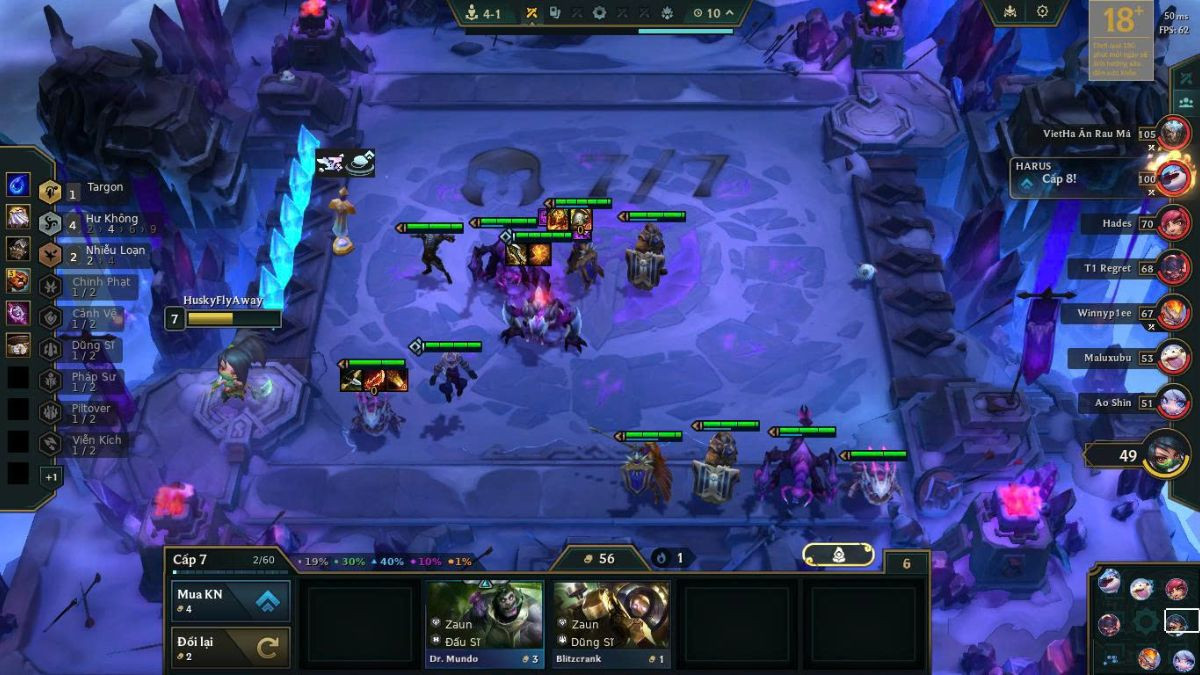Open Ao Shin's player portrait
The image size is (1200, 675).
pos(1174,402)
